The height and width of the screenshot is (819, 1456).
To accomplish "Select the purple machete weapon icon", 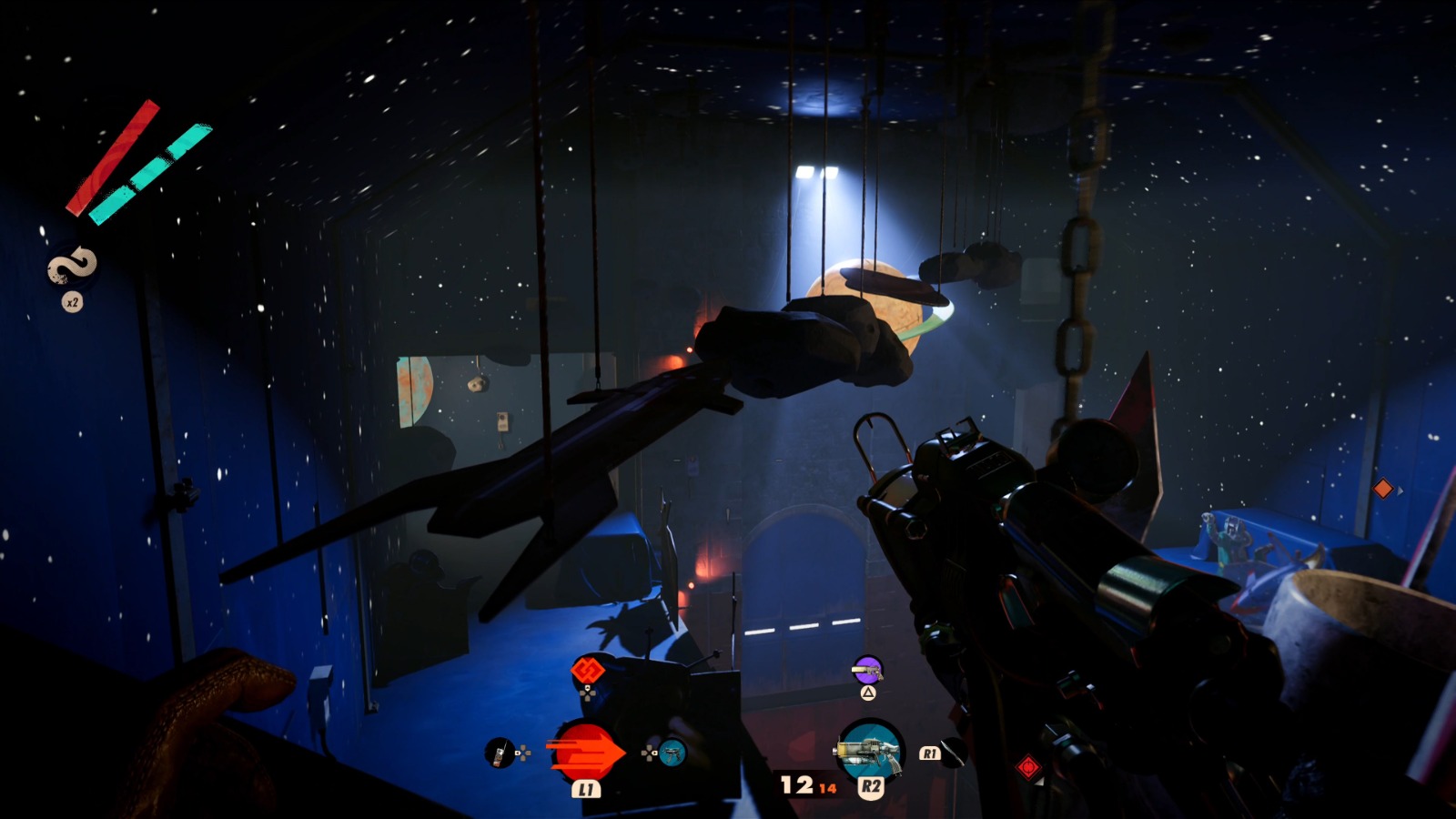I will (867, 670).
